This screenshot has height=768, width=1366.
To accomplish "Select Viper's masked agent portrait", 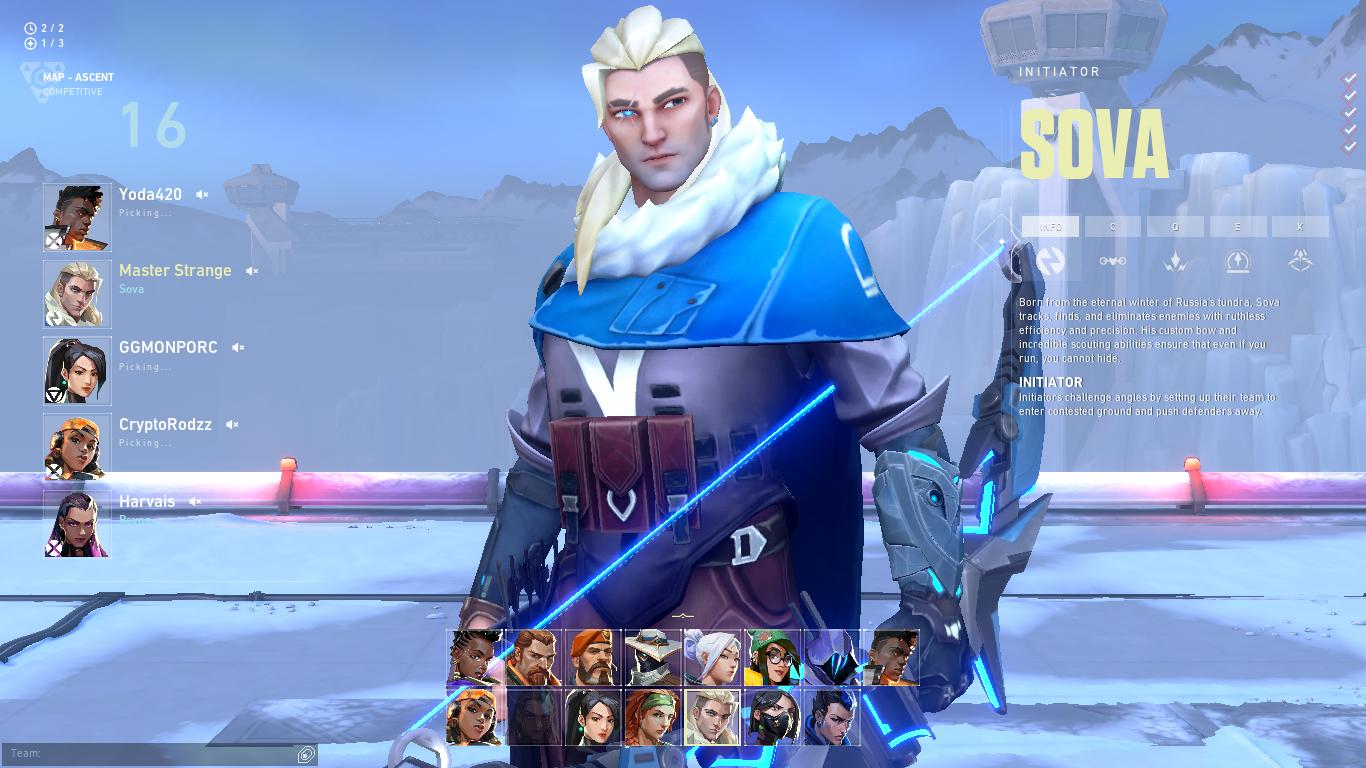I will 770,717.
